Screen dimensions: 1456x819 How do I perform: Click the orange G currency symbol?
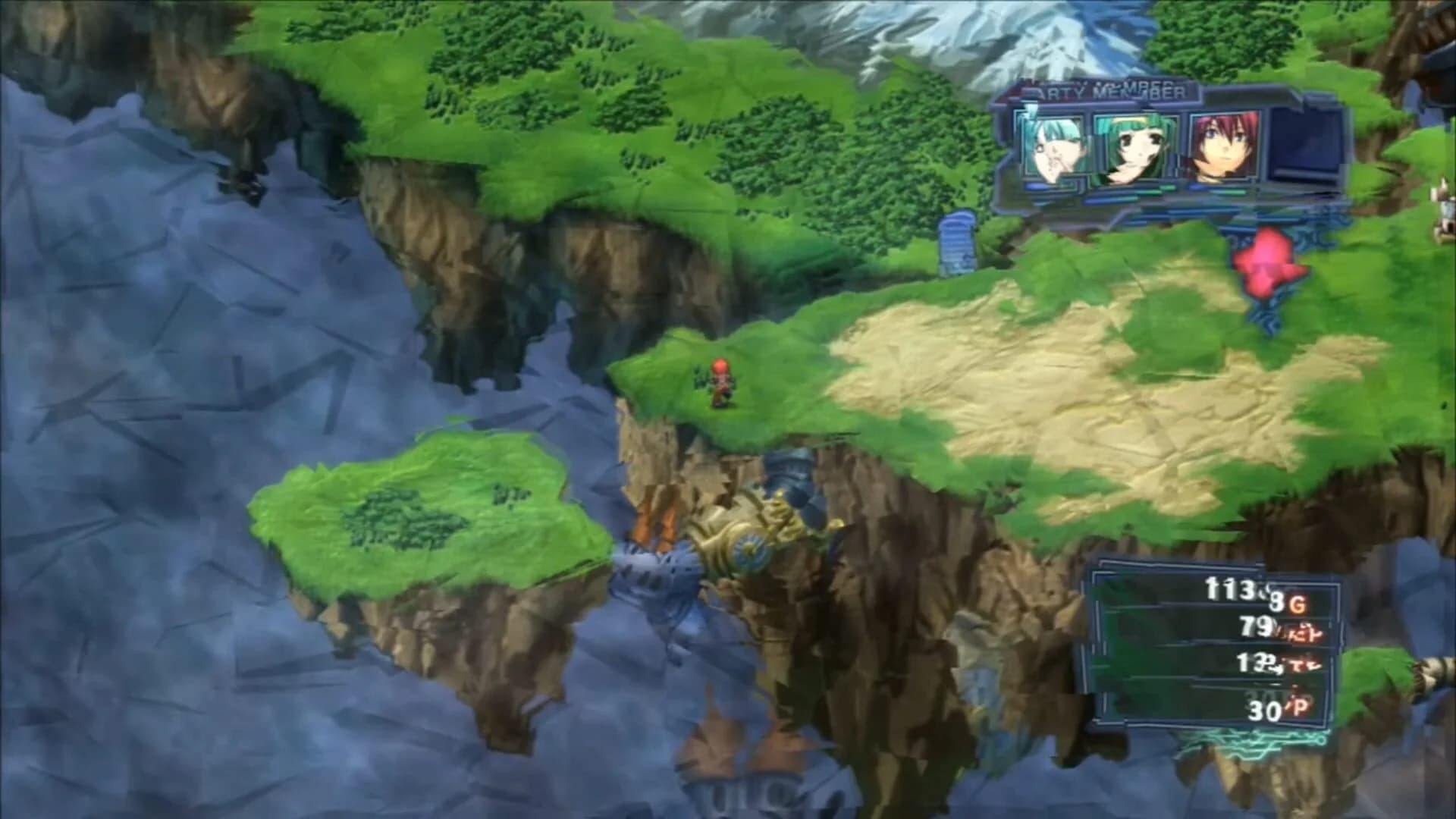pos(1298,604)
